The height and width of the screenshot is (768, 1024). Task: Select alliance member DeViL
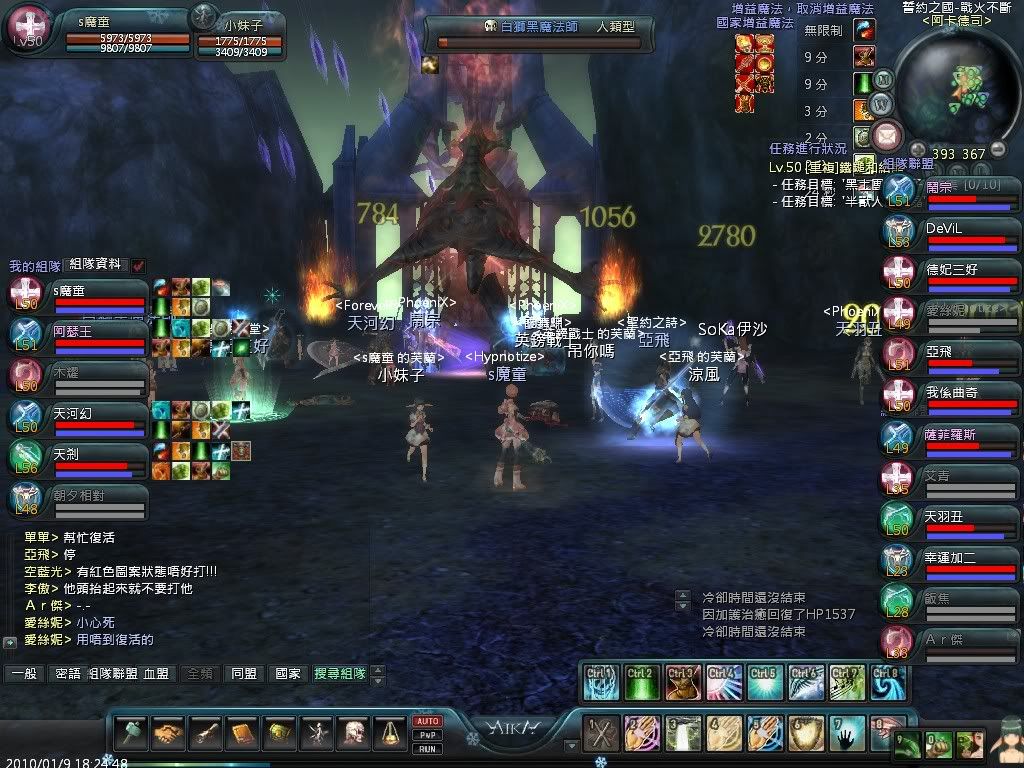tap(947, 231)
